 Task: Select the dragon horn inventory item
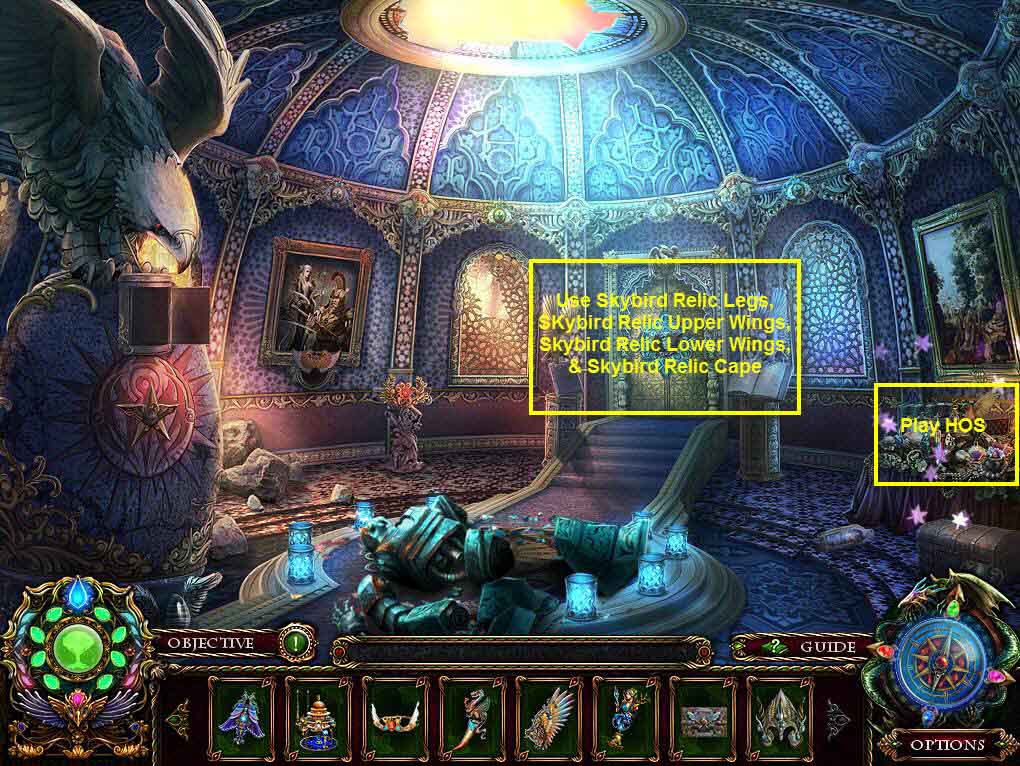point(472,715)
